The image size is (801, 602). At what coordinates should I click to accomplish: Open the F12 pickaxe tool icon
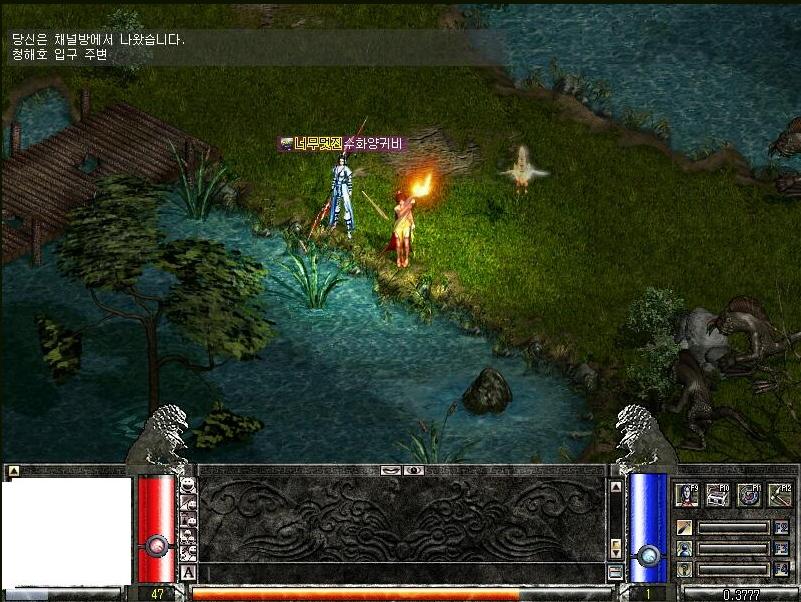[x=780, y=494]
